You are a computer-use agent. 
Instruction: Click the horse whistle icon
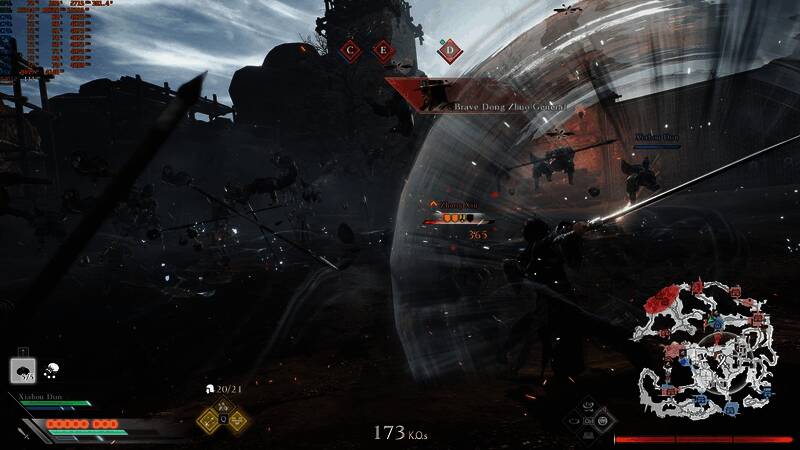[x=51, y=369]
